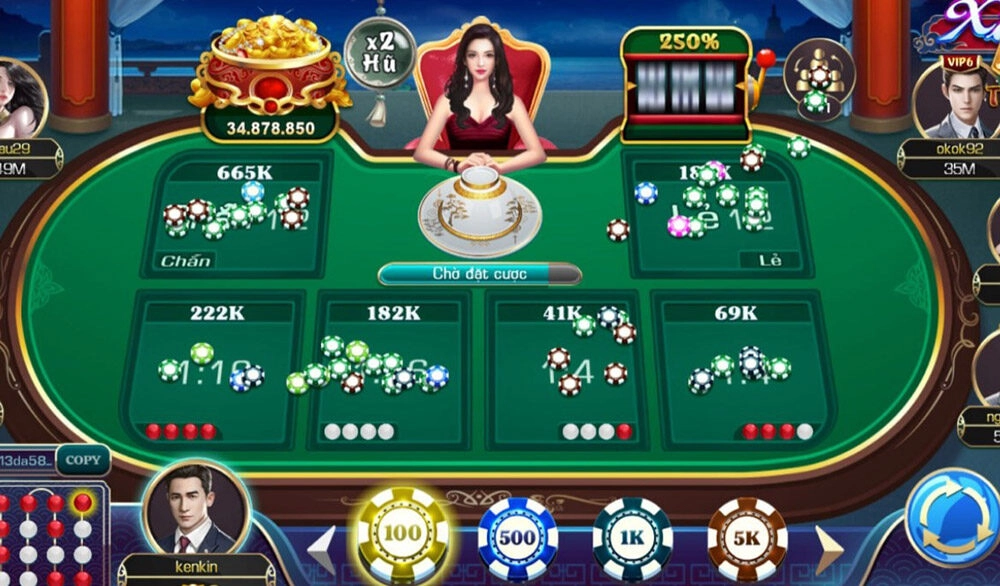Screen dimensions: 1000x586
Task: Select the 100 chip
Action: pyautogui.click(x=402, y=533)
